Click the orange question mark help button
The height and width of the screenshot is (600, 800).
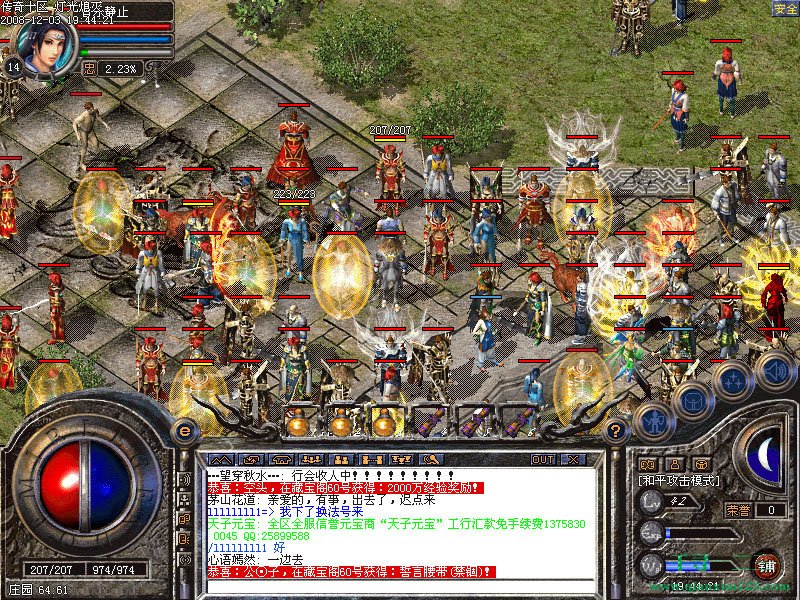(x=617, y=432)
